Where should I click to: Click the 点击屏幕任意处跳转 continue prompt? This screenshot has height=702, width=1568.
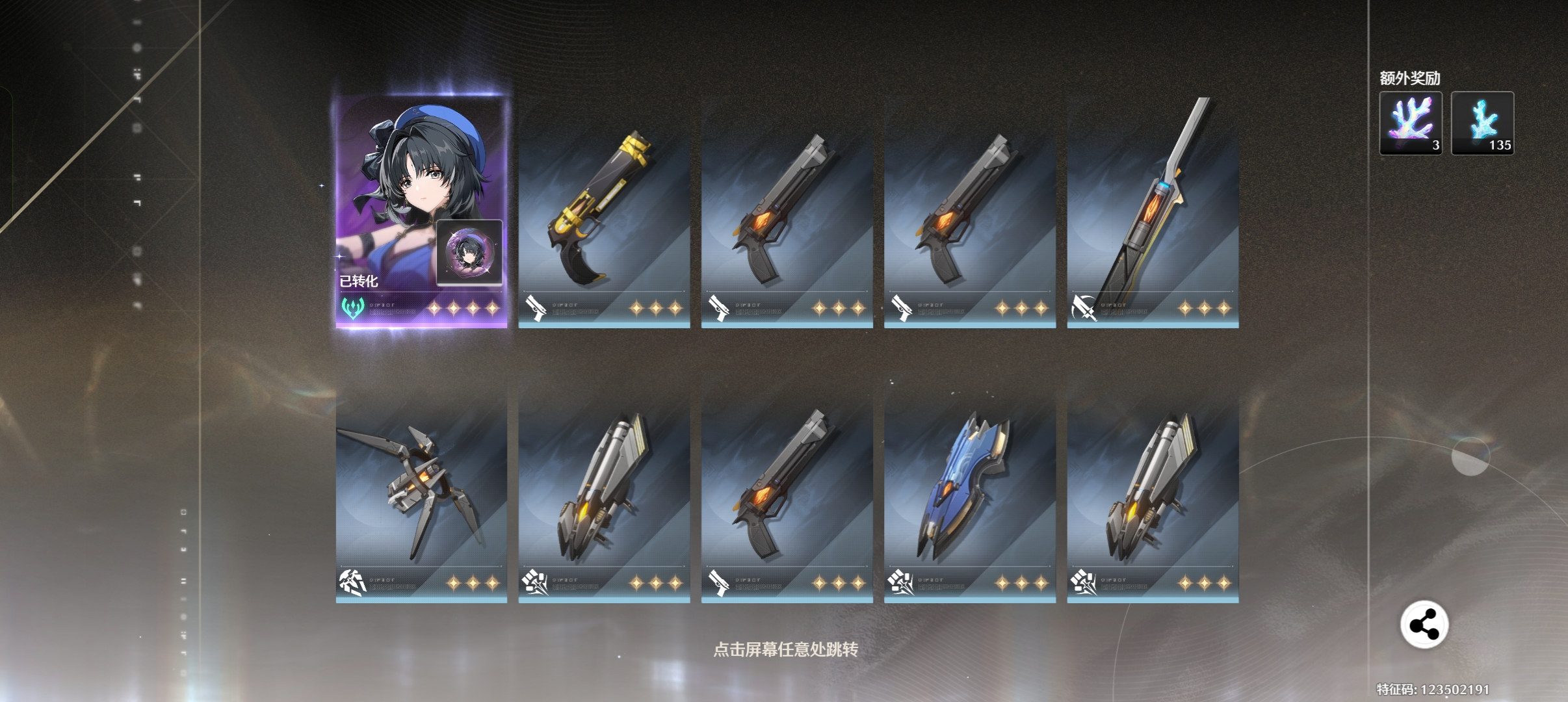[x=785, y=649]
